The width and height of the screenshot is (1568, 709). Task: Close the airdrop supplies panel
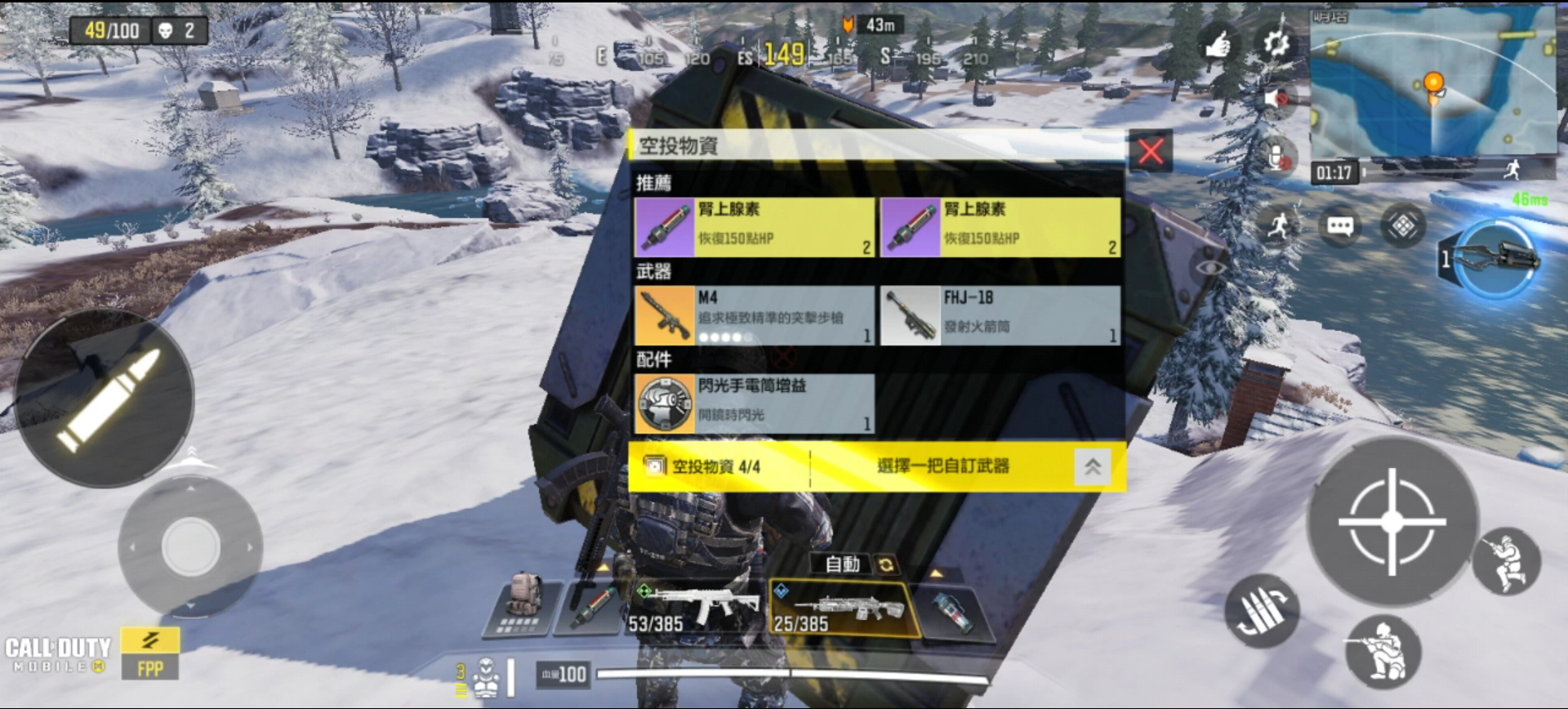click(x=1151, y=151)
